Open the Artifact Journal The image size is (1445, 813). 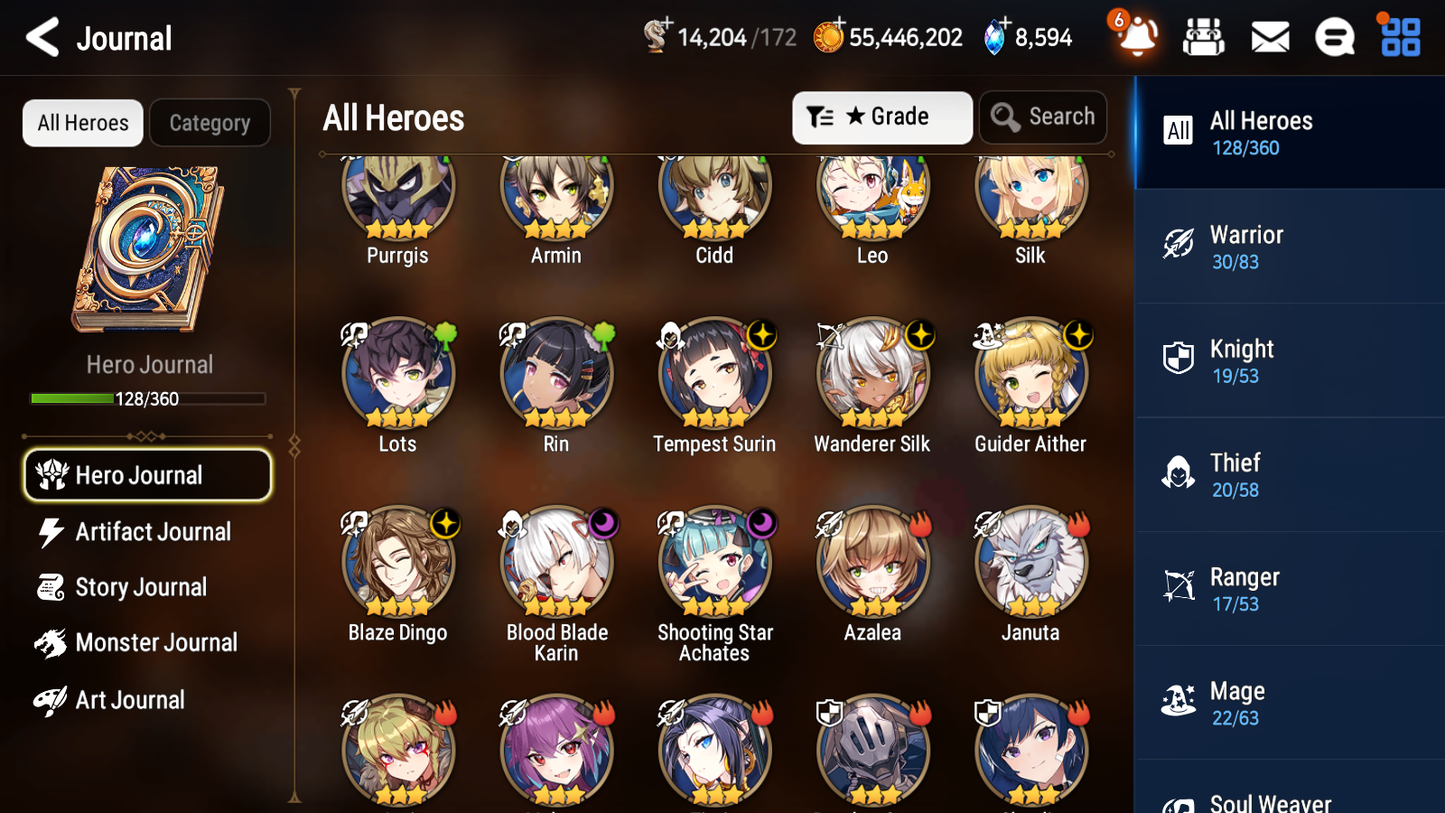(x=152, y=531)
